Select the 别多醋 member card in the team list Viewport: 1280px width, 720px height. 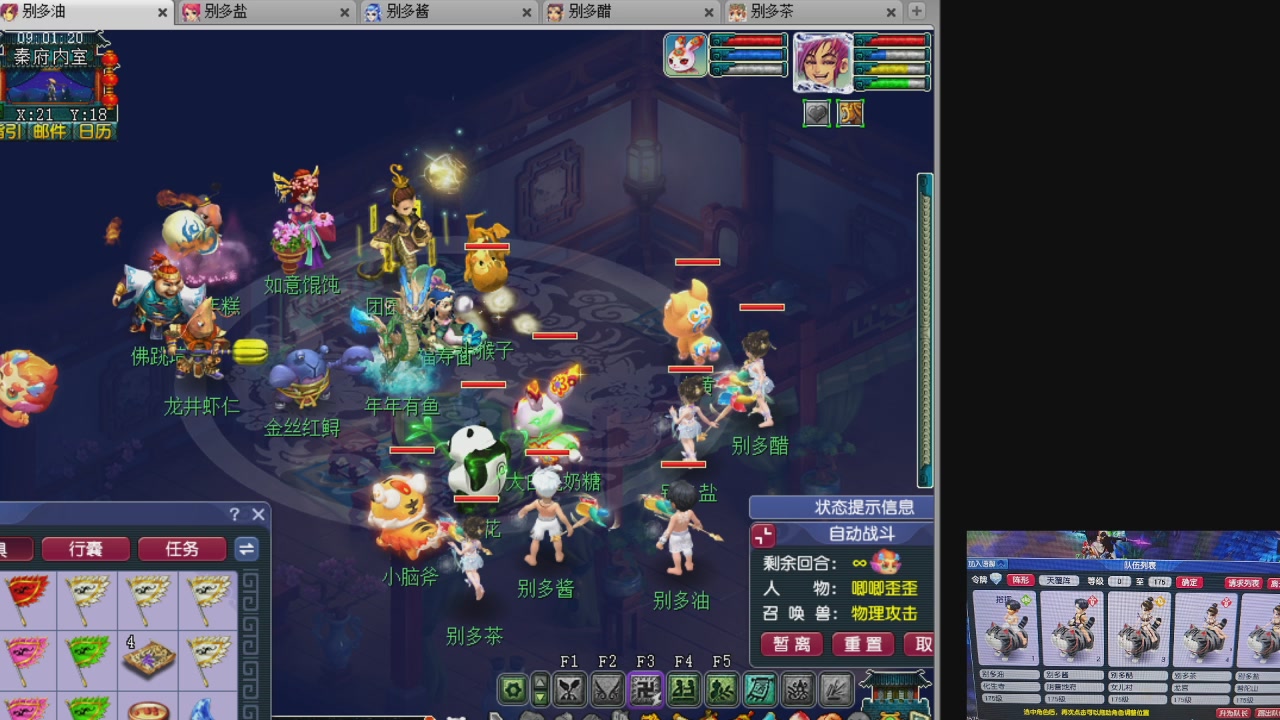[x=1137, y=628]
